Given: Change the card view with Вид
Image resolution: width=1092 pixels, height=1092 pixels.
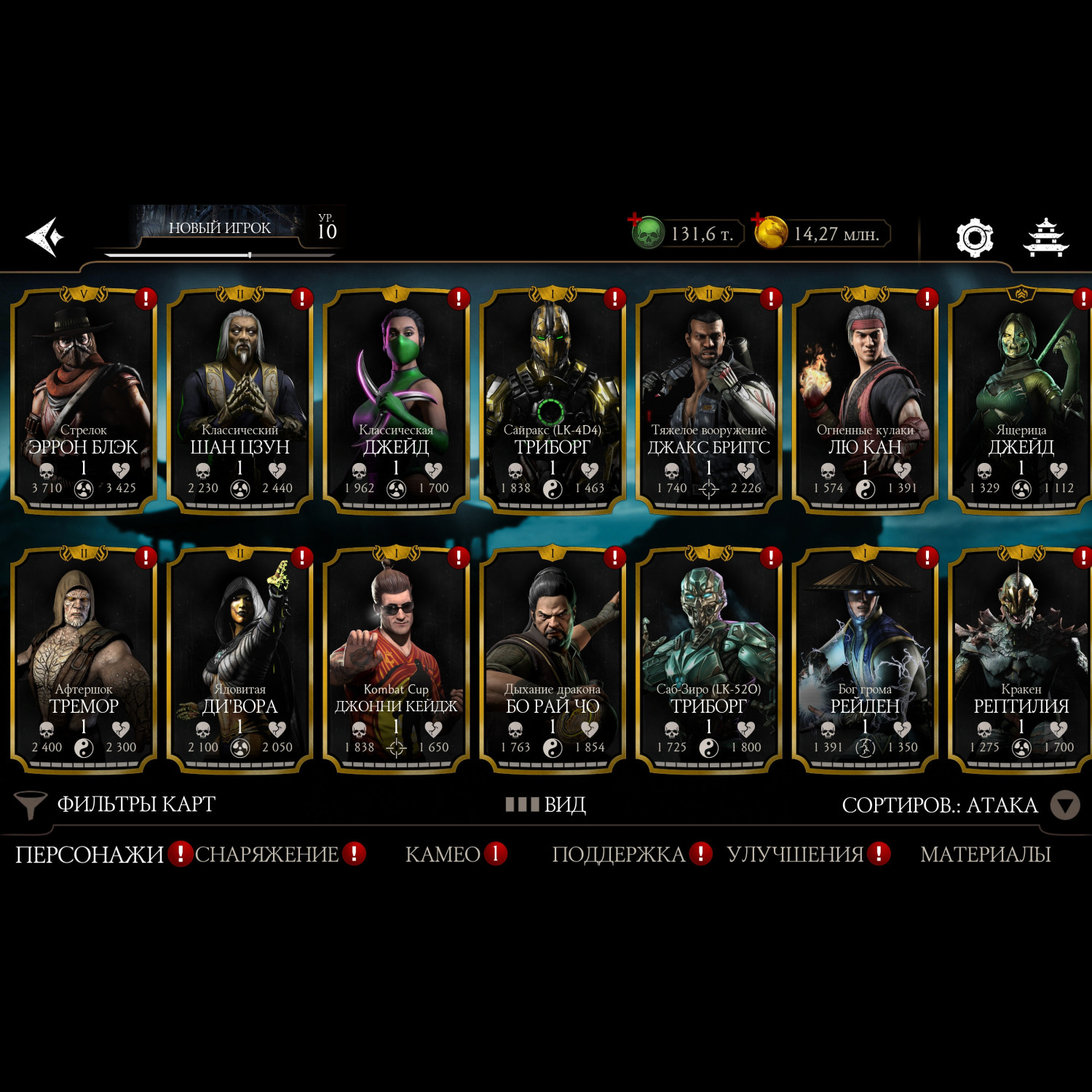Looking at the screenshot, I should pos(546,804).
